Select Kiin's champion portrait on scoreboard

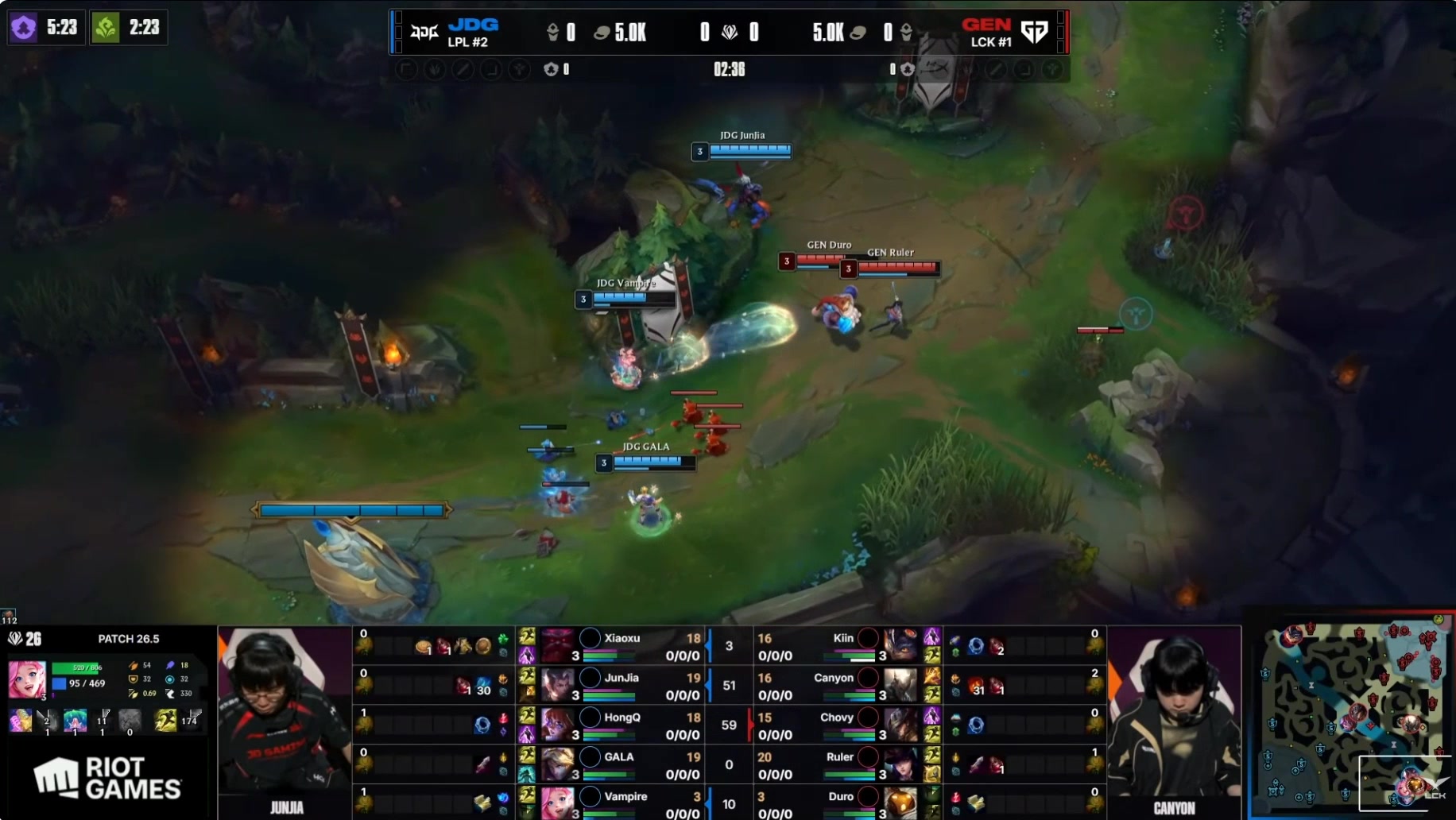pos(900,644)
